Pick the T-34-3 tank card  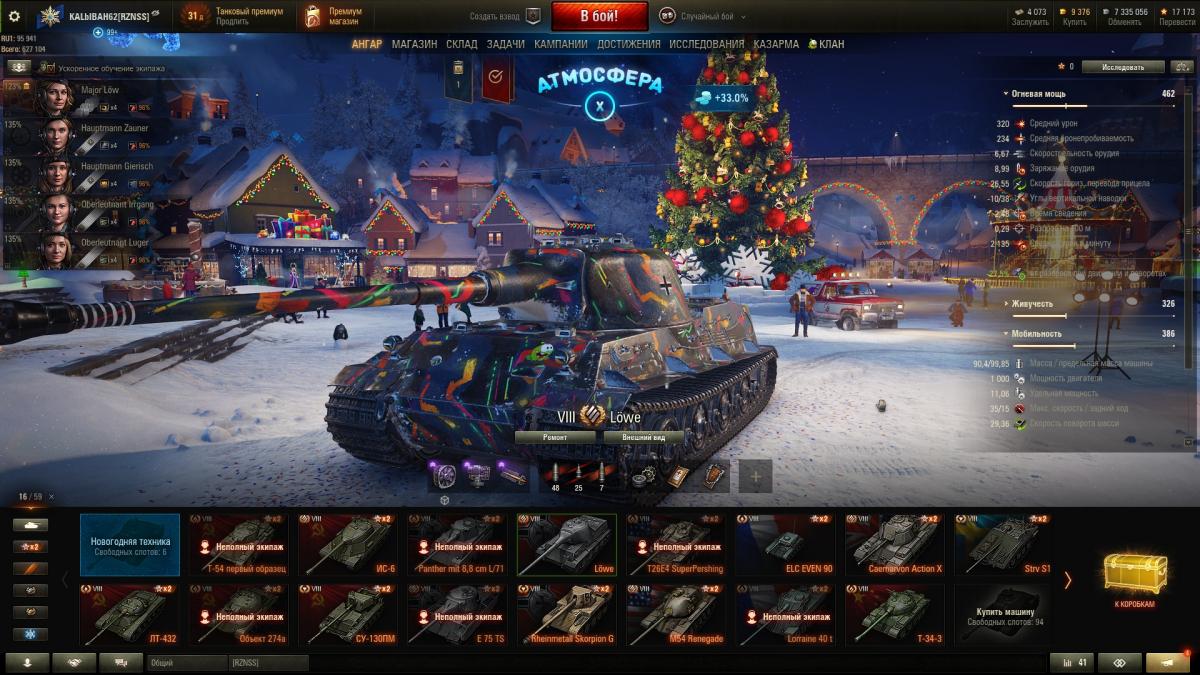point(895,614)
